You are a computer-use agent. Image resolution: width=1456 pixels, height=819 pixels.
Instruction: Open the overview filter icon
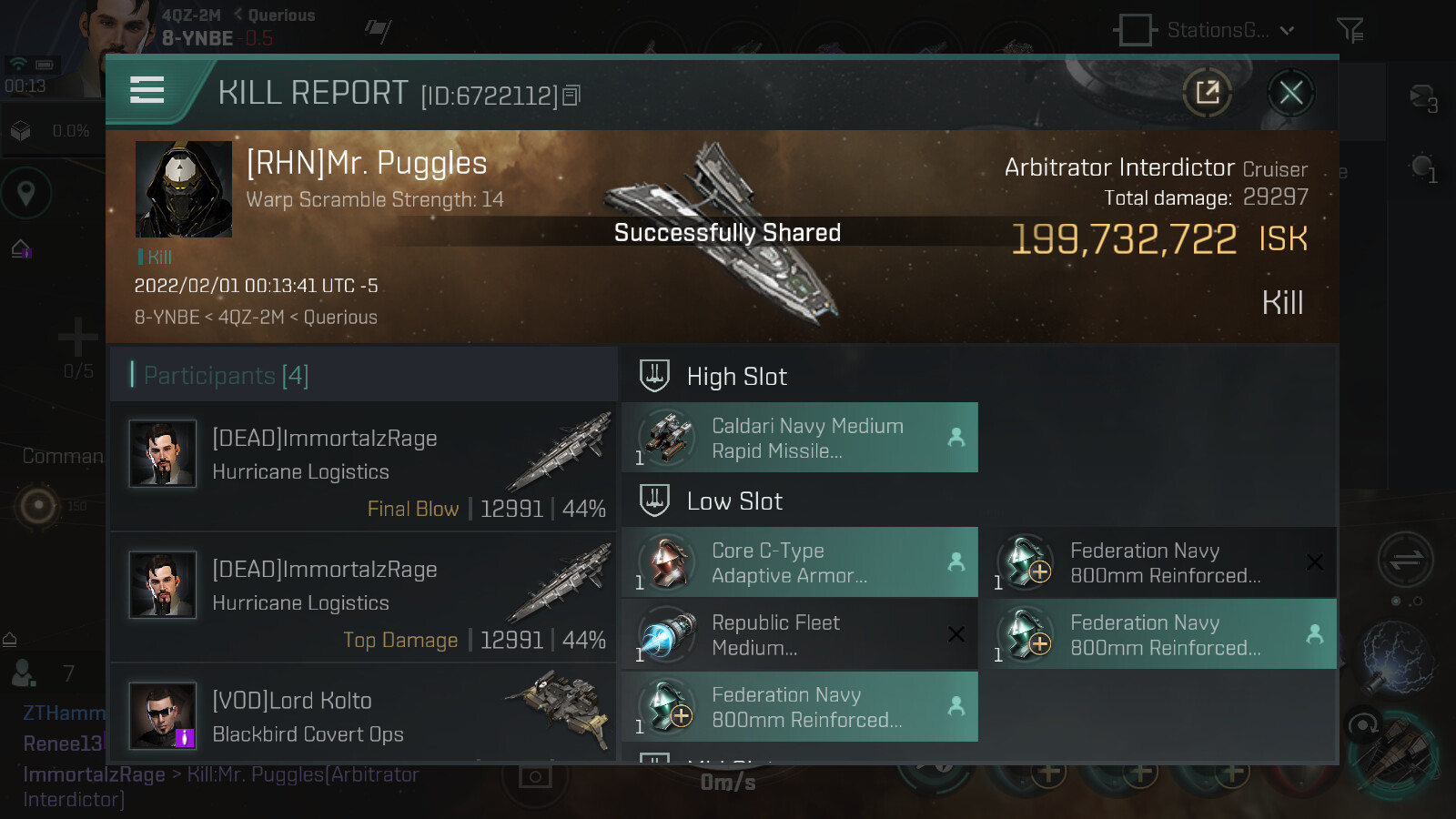[1350, 31]
